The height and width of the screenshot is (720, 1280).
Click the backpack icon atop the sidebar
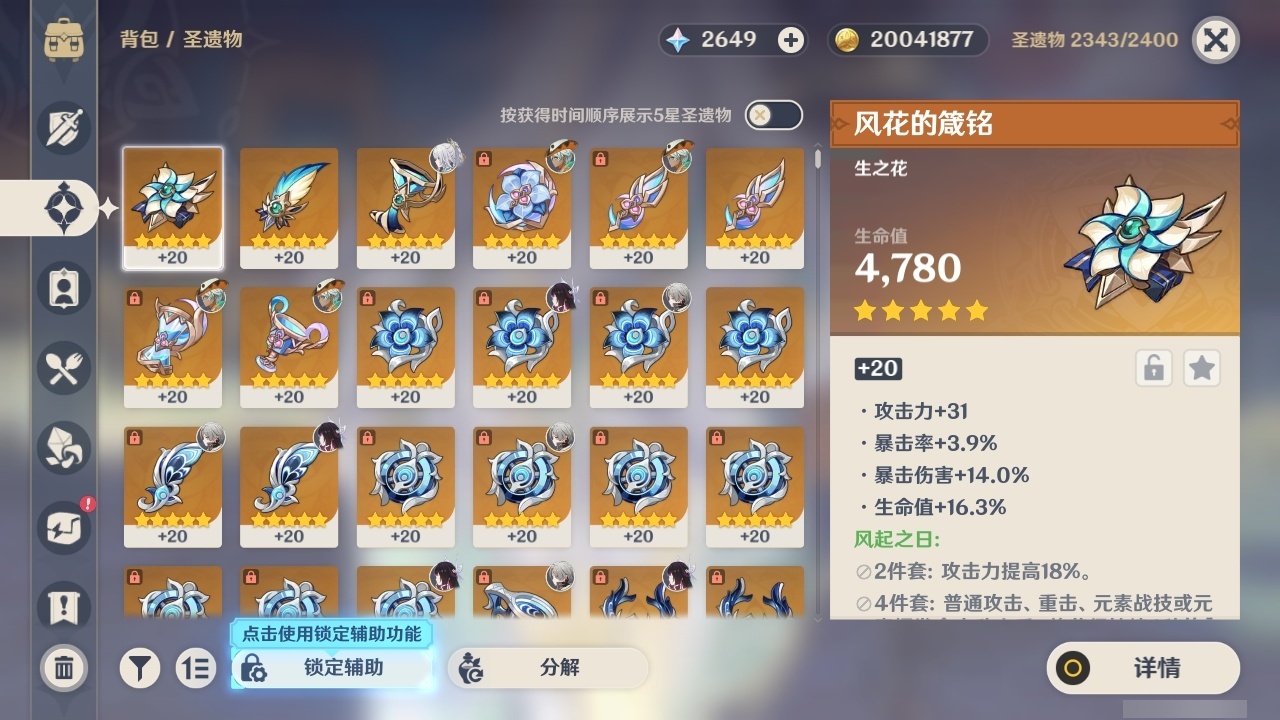tap(62, 40)
